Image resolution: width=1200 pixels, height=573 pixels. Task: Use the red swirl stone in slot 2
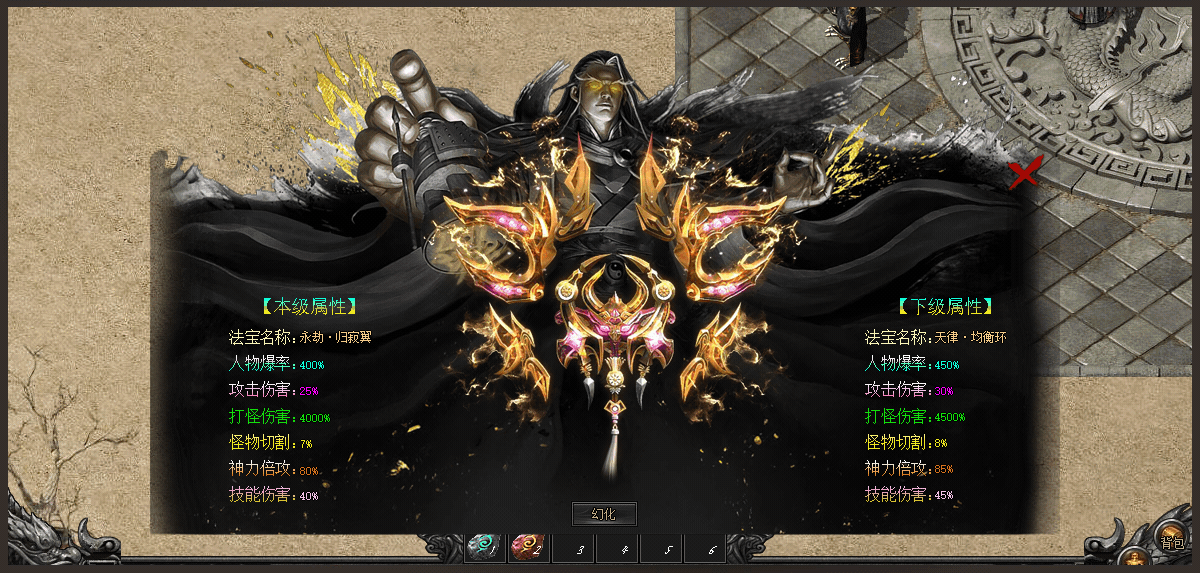tap(528, 547)
